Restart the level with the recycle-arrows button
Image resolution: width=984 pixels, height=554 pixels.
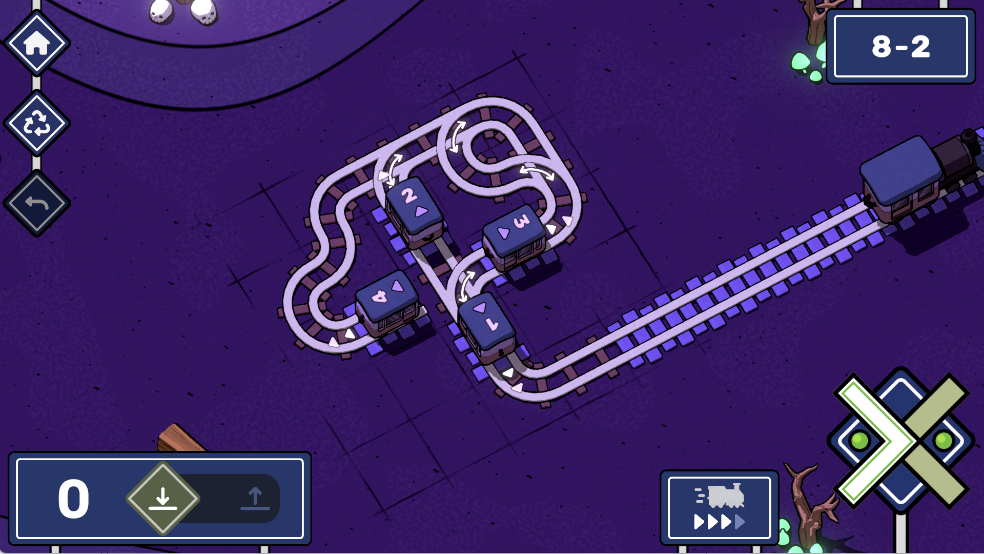(37, 124)
